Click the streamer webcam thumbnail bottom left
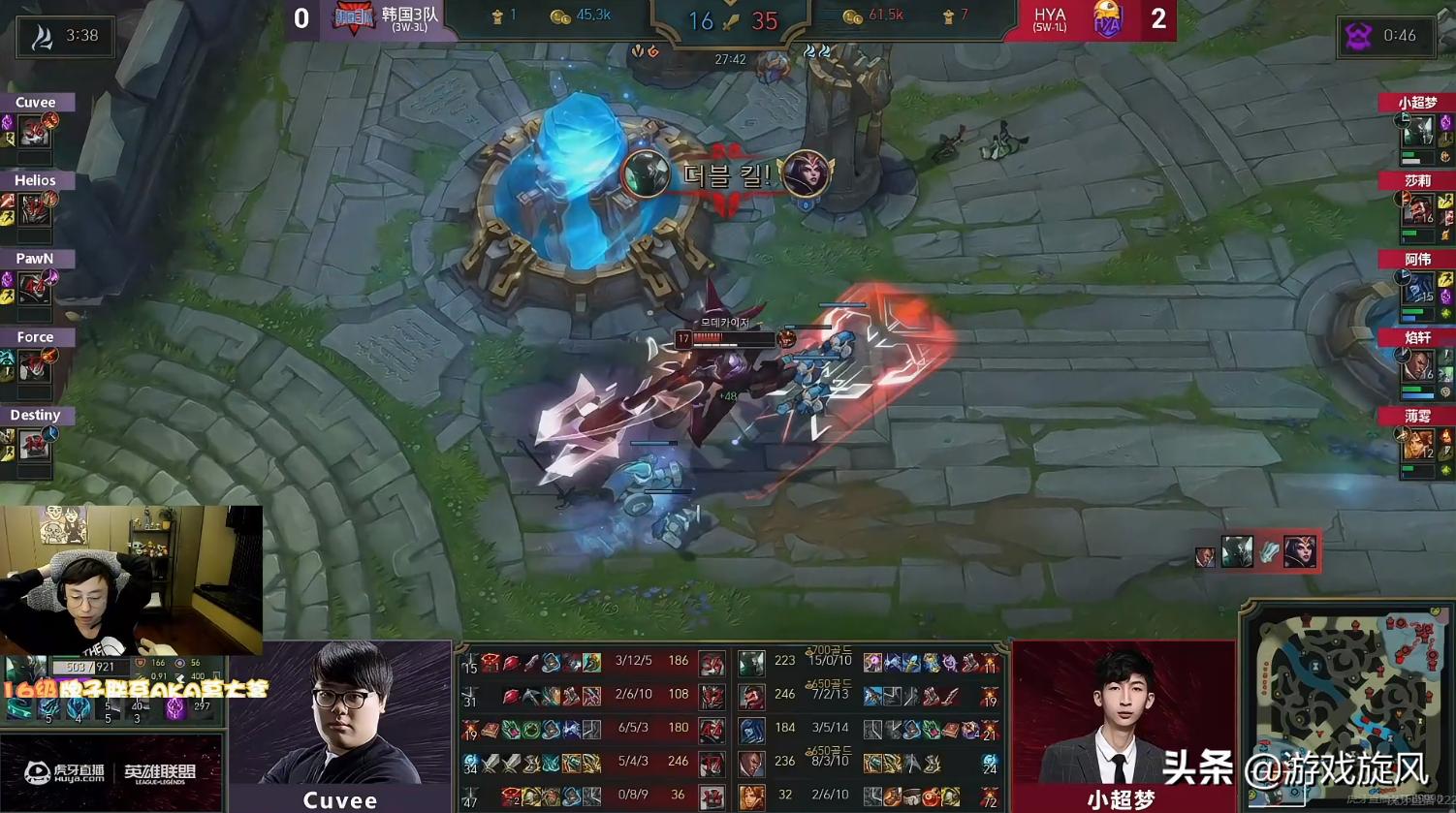 (131, 578)
